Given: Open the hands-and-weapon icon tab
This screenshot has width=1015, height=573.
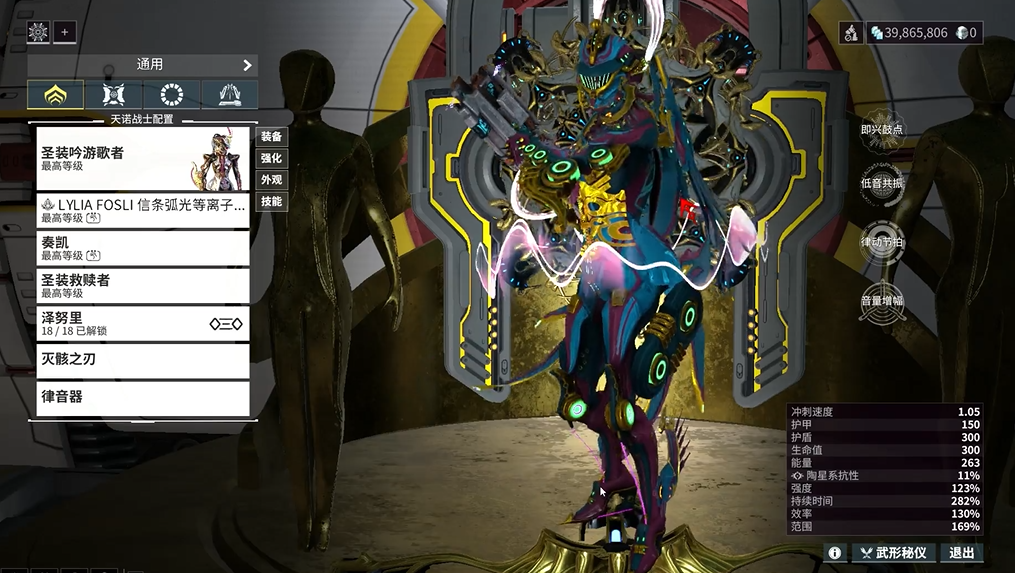Looking at the screenshot, I should (x=229, y=95).
